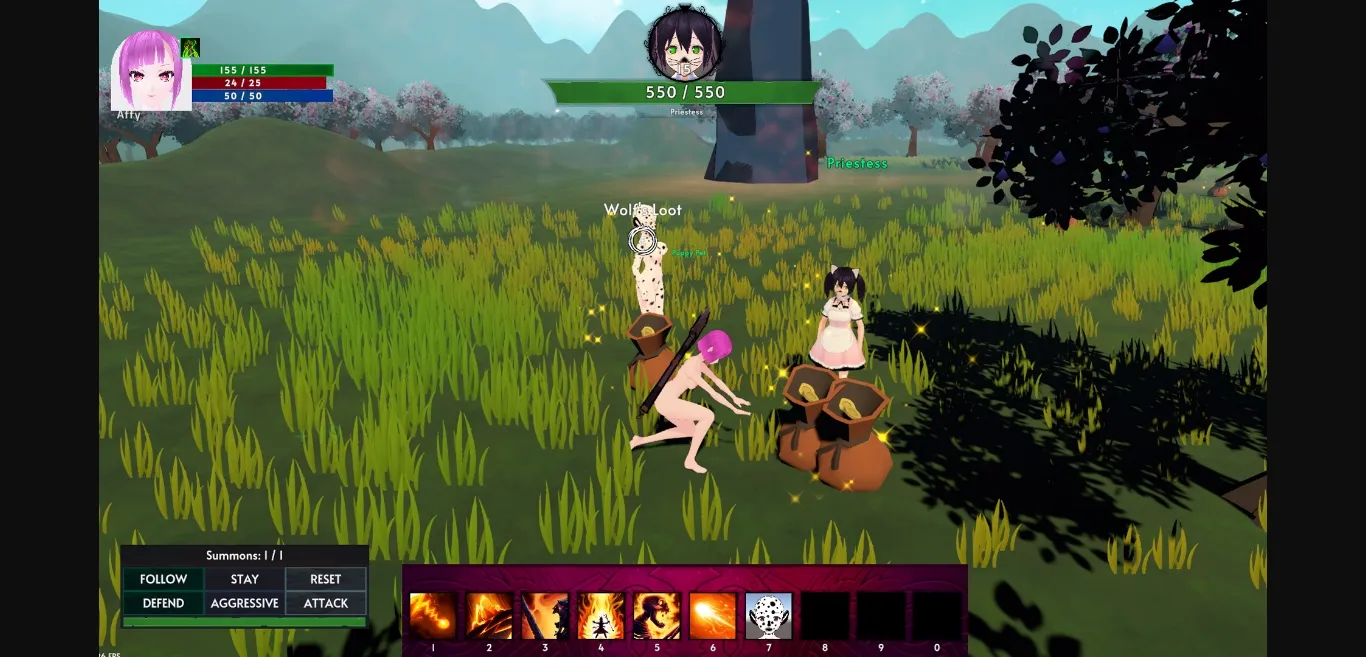Cast the fire bolt spell in slot 1
Image resolution: width=1366 pixels, height=657 pixels.
pyautogui.click(x=433, y=616)
